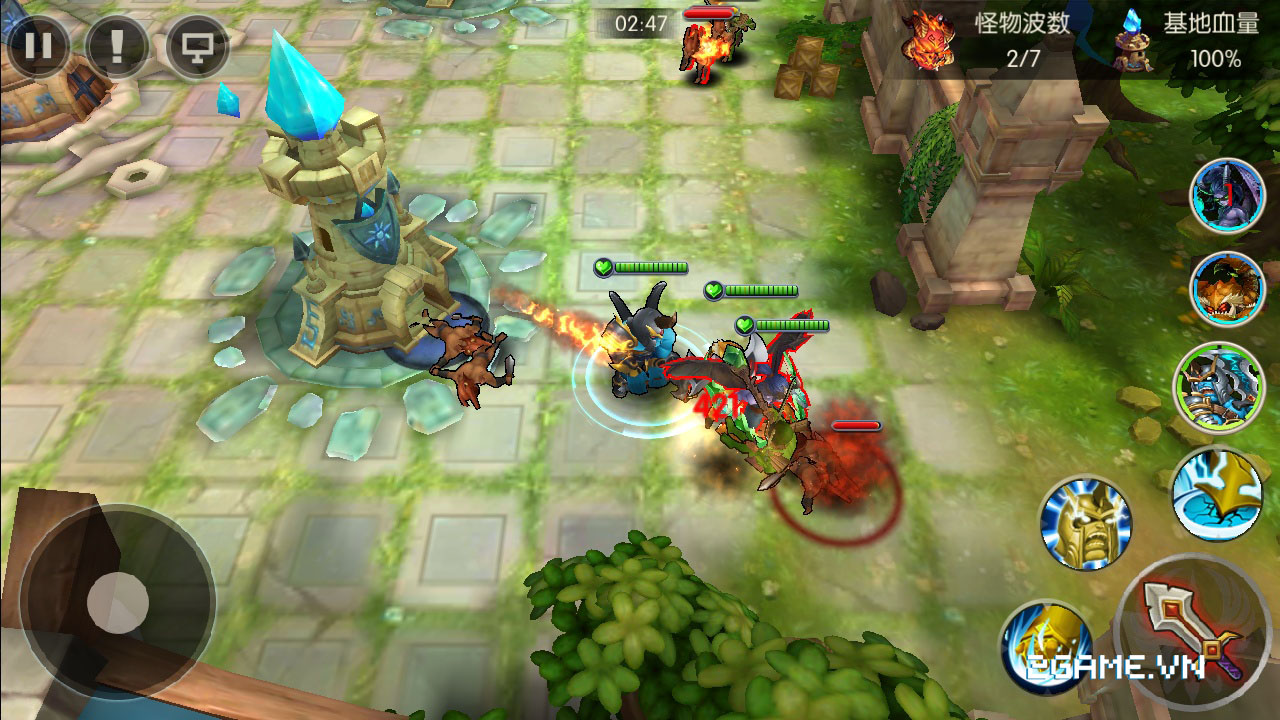
Task: Click the green health bar above the hero
Action: [646, 268]
